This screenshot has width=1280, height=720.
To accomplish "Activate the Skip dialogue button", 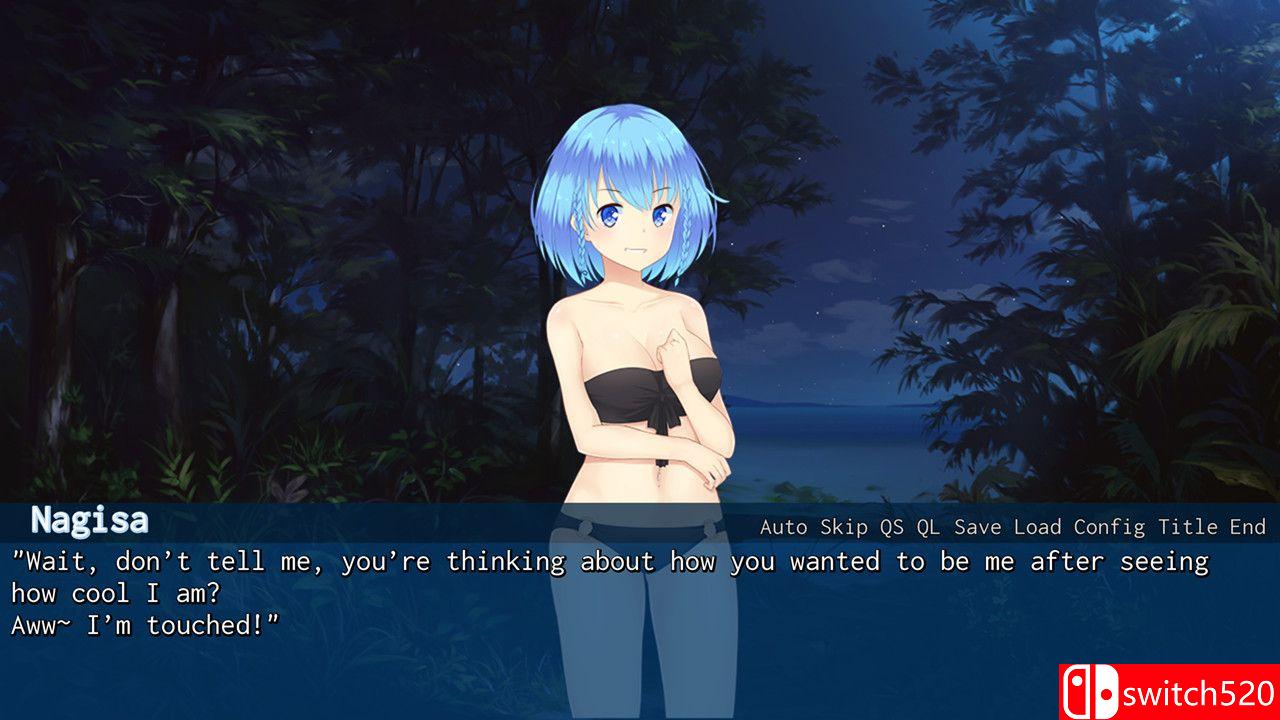I will coord(844,527).
